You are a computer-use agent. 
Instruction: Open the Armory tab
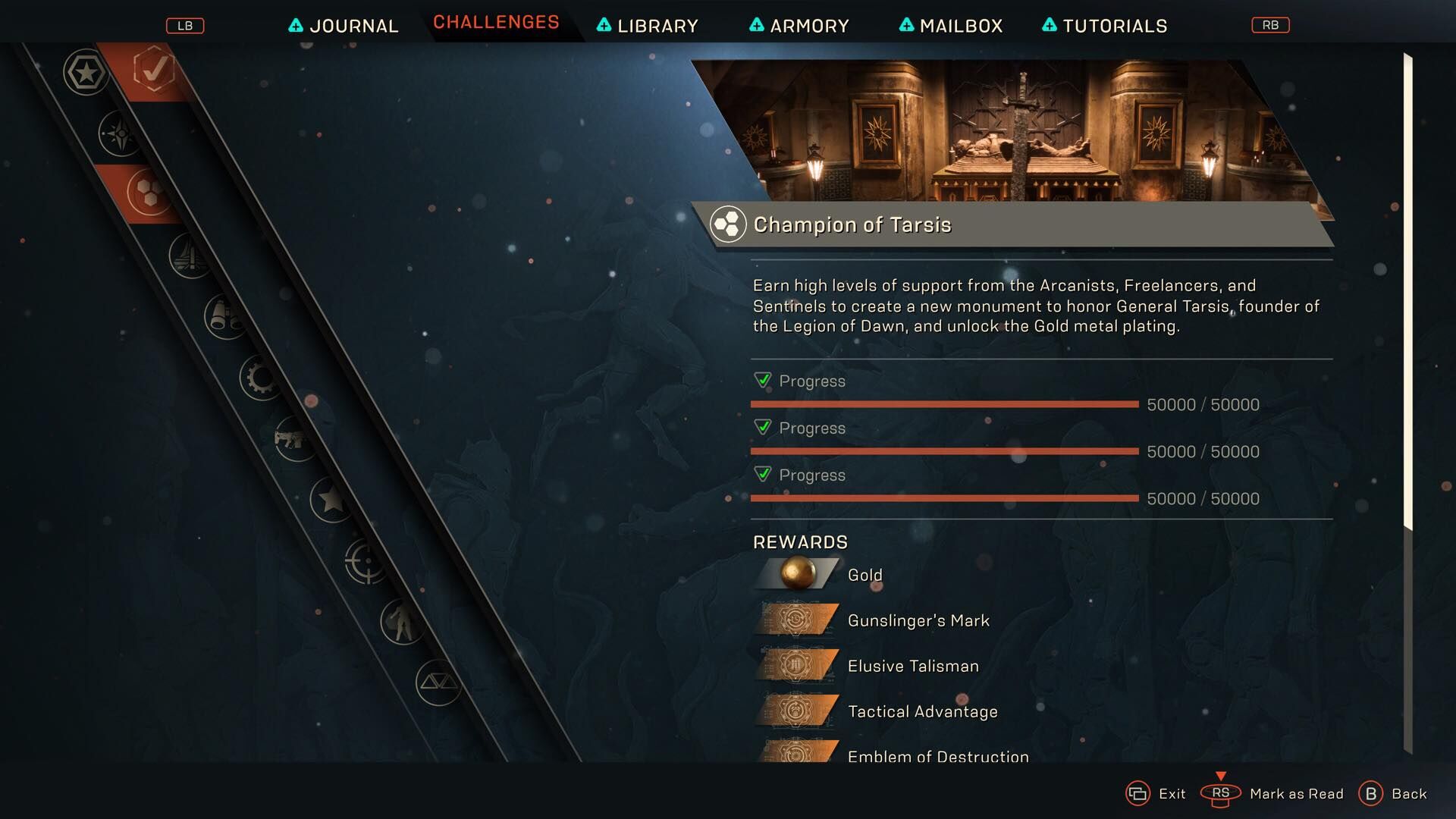pyautogui.click(x=799, y=26)
